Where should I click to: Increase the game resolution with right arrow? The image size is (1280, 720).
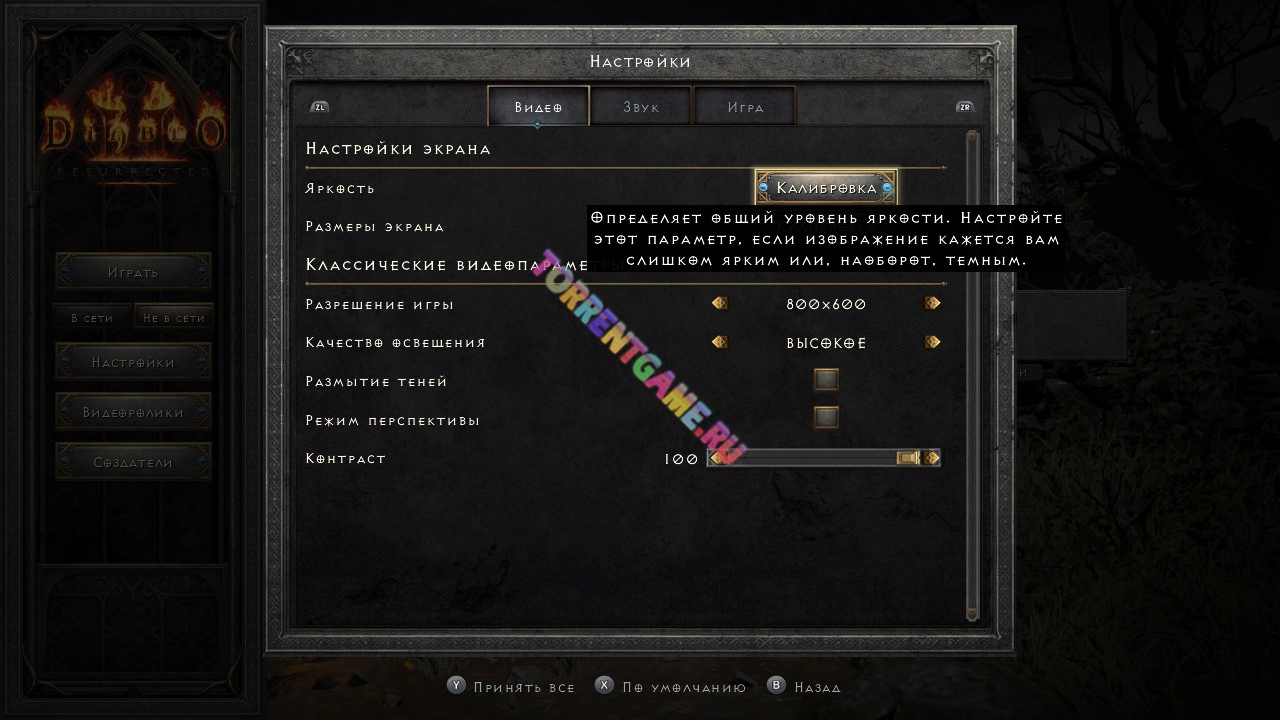point(932,303)
